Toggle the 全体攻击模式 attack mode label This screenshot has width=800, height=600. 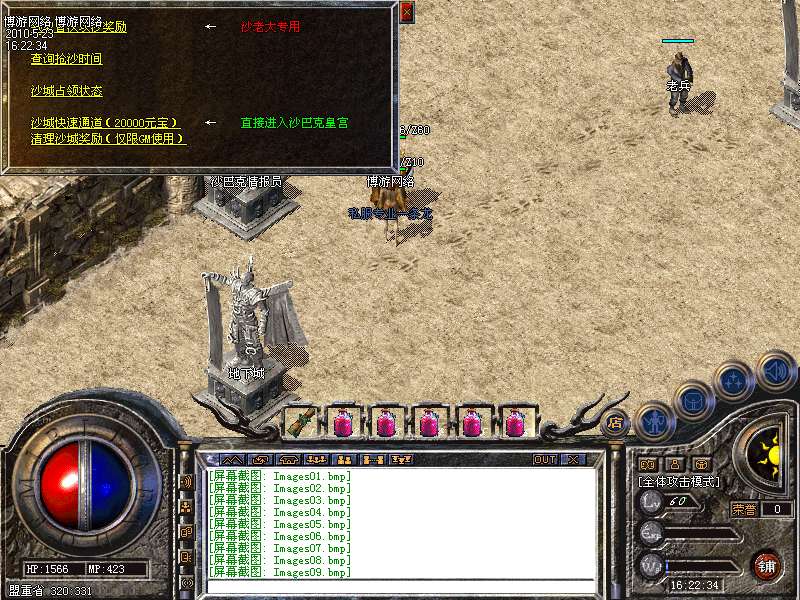click(x=679, y=481)
